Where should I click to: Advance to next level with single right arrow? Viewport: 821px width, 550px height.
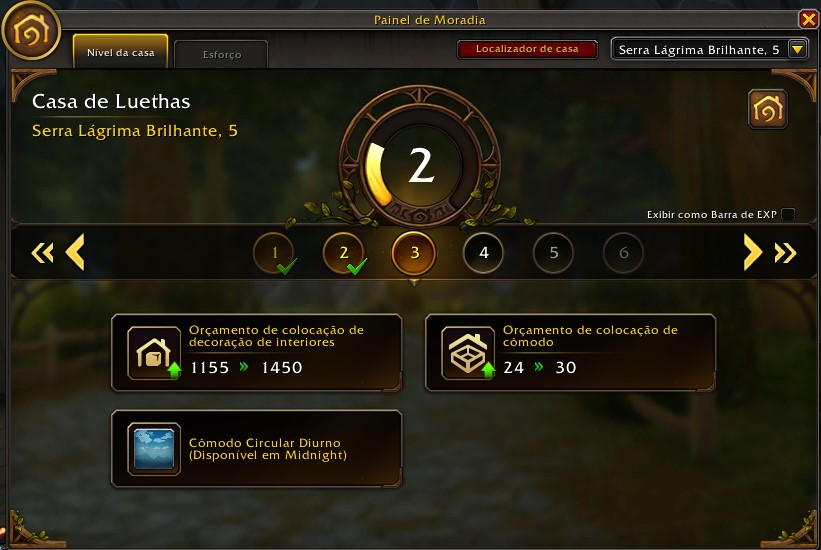[752, 253]
